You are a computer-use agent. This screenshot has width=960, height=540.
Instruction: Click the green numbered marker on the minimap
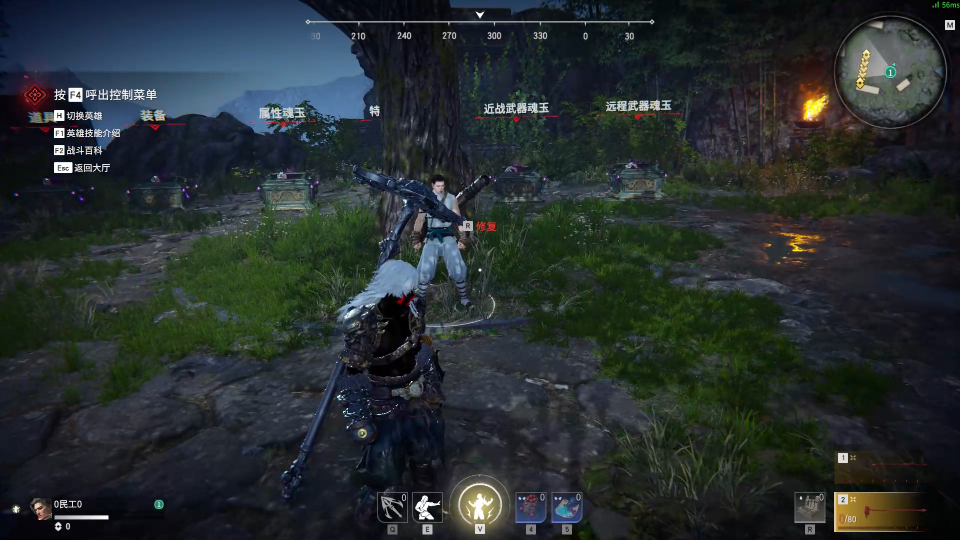point(890,72)
